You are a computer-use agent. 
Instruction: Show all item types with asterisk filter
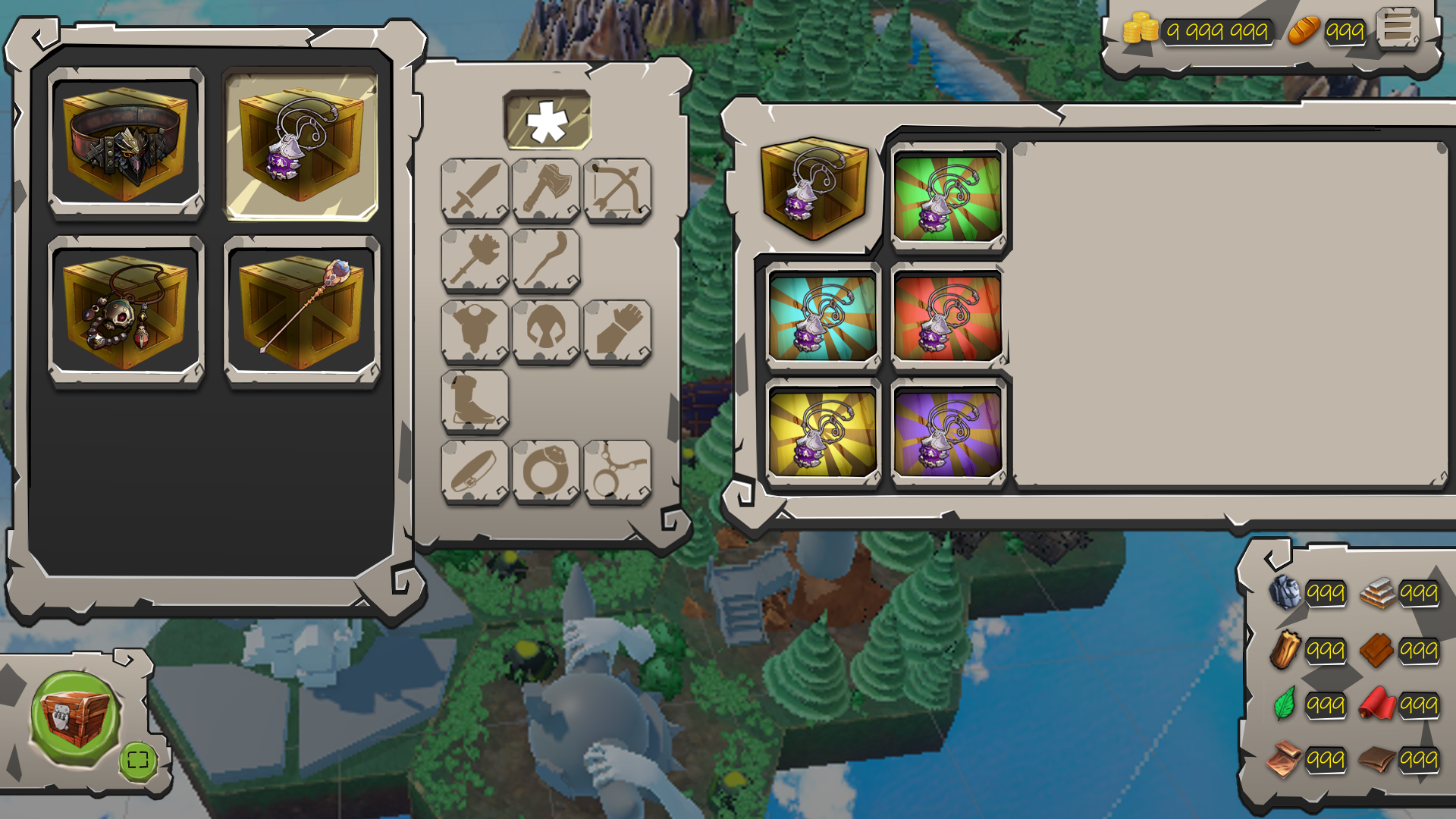tap(547, 121)
